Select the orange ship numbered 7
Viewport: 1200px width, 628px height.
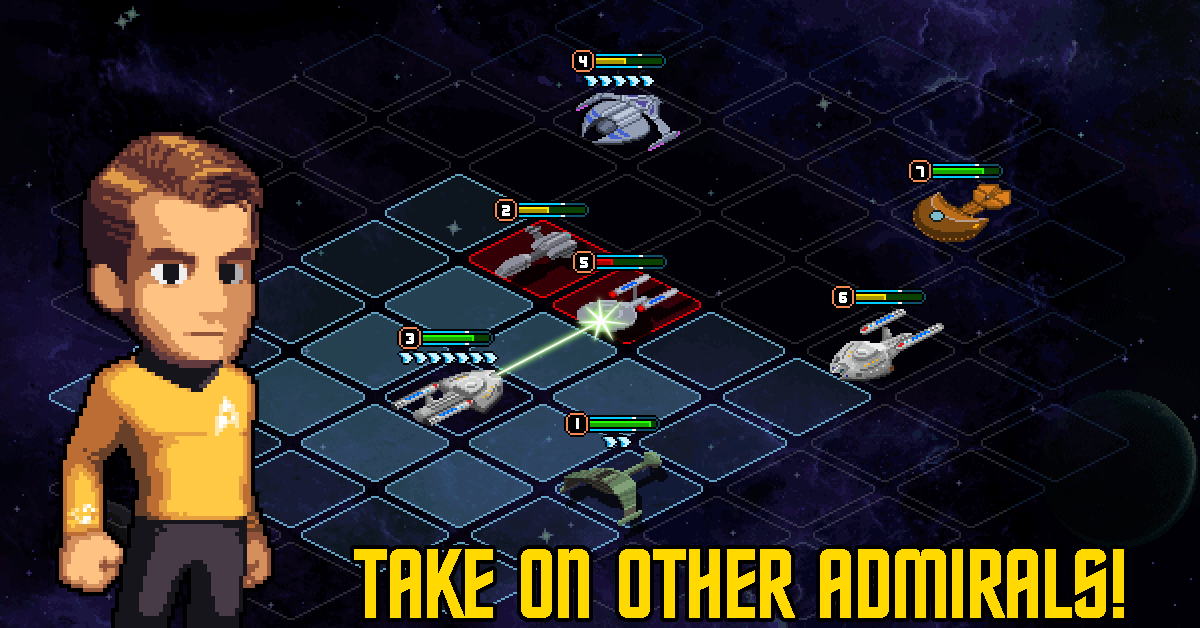pos(960,211)
